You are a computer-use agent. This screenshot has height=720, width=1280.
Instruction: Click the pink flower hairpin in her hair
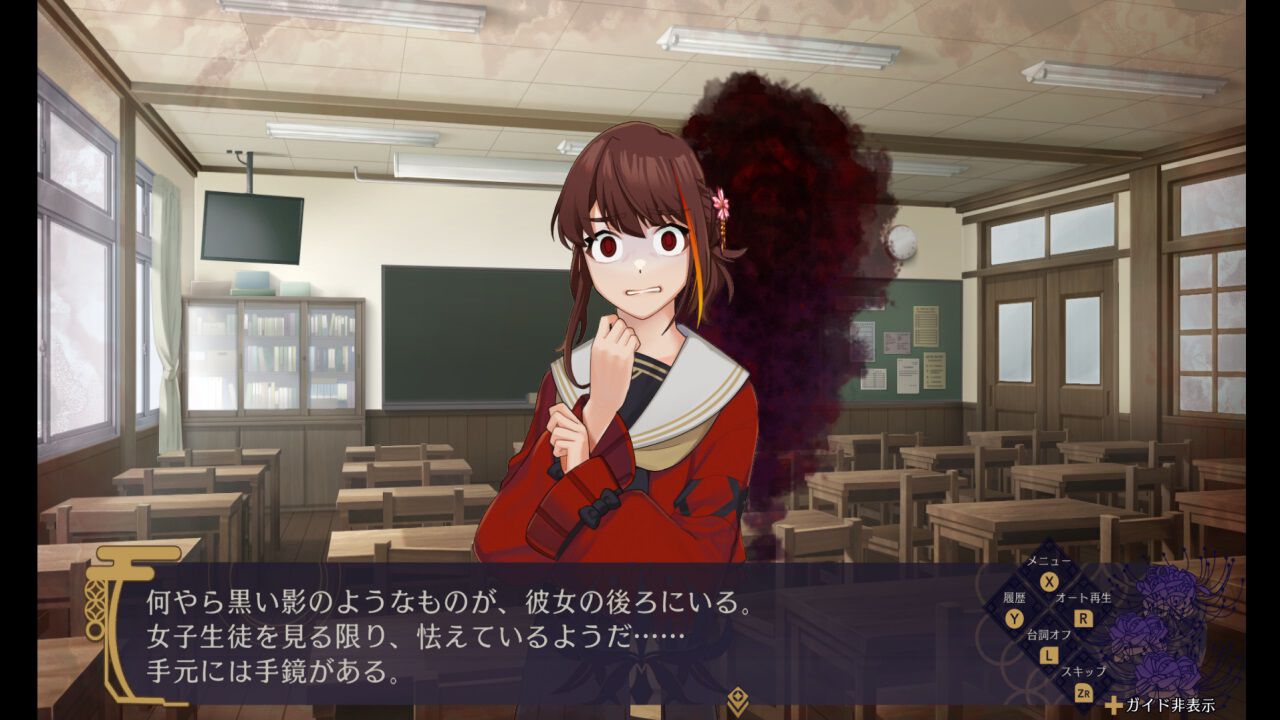click(x=721, y=200)
